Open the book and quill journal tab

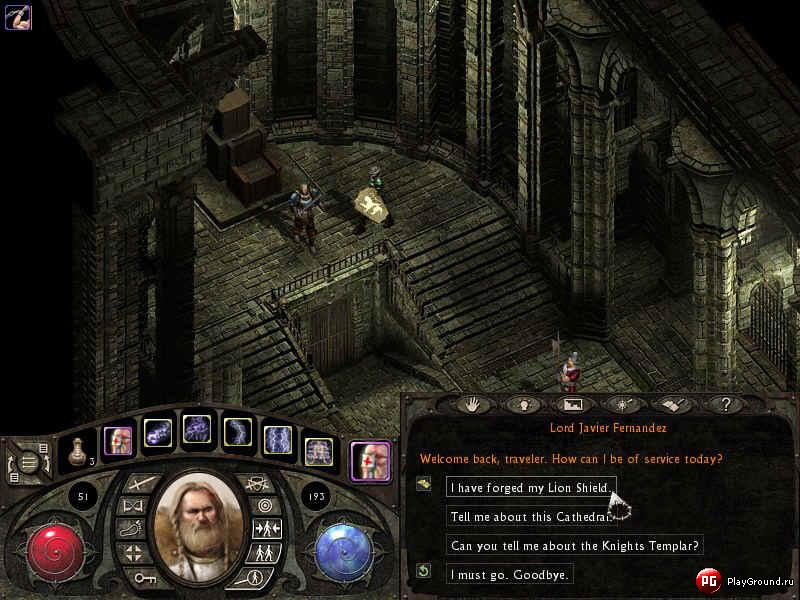pos(673,404)
